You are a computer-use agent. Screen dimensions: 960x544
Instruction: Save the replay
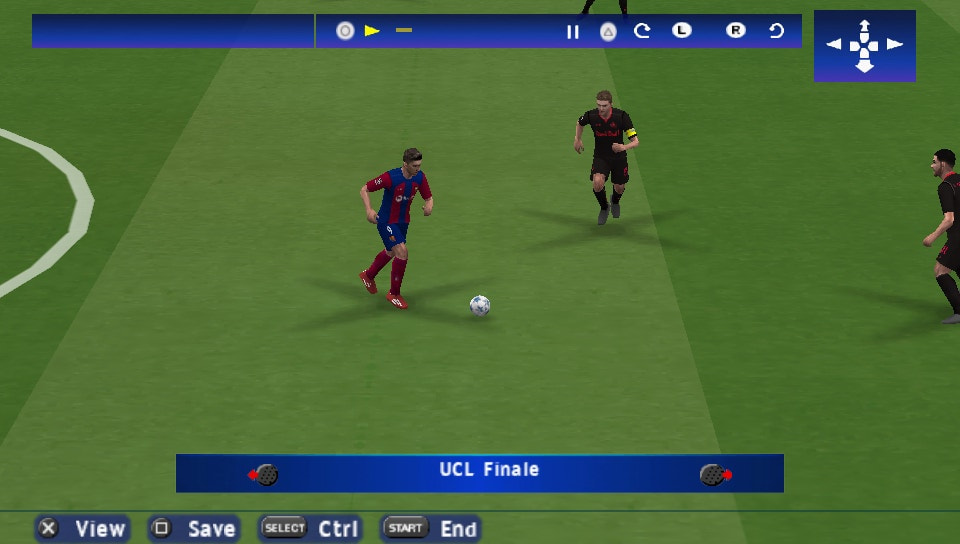pyautogui.click(x=194, y=528)
